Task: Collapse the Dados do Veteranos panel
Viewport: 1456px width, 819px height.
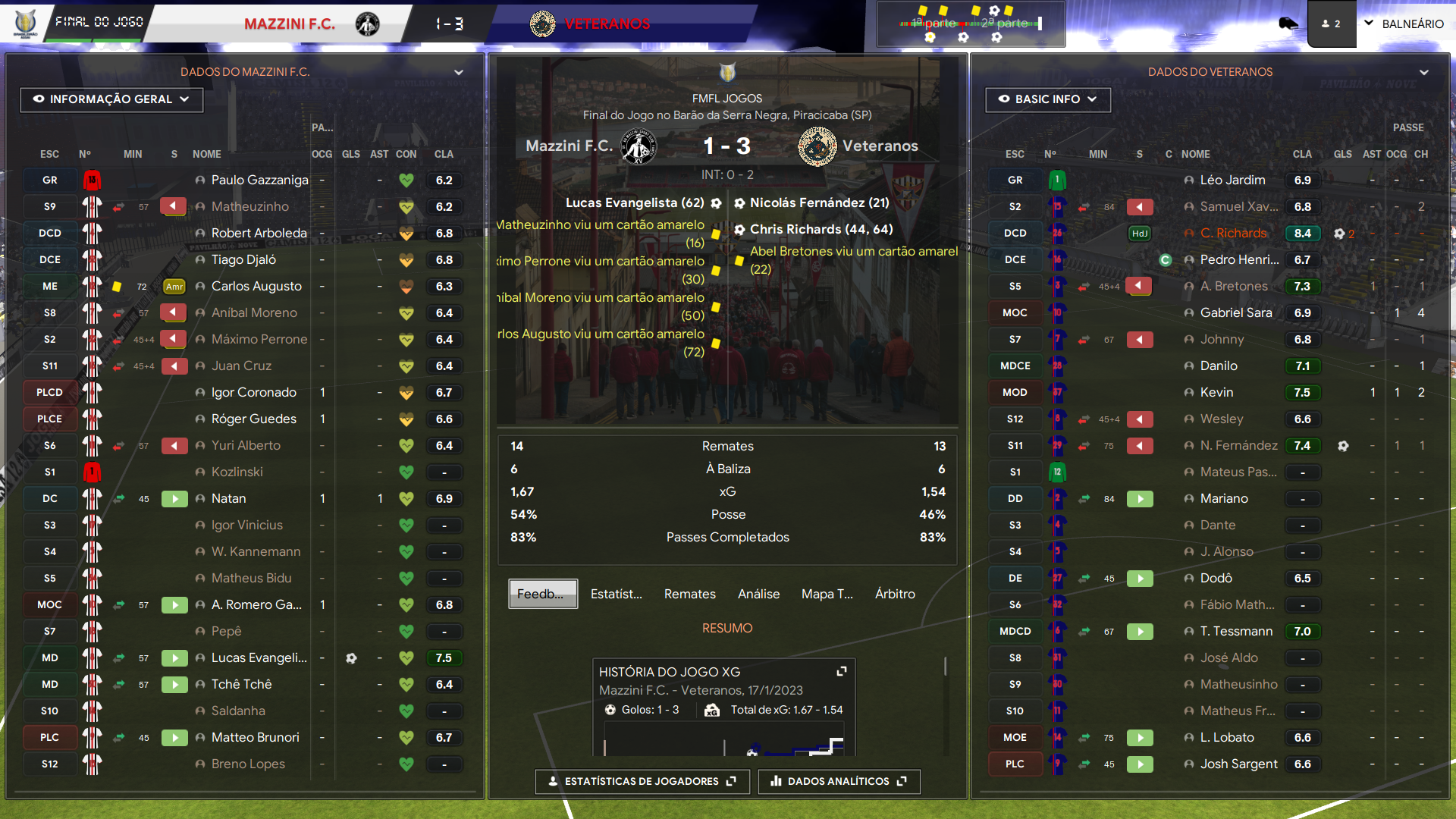Action: coord(1424,72)
